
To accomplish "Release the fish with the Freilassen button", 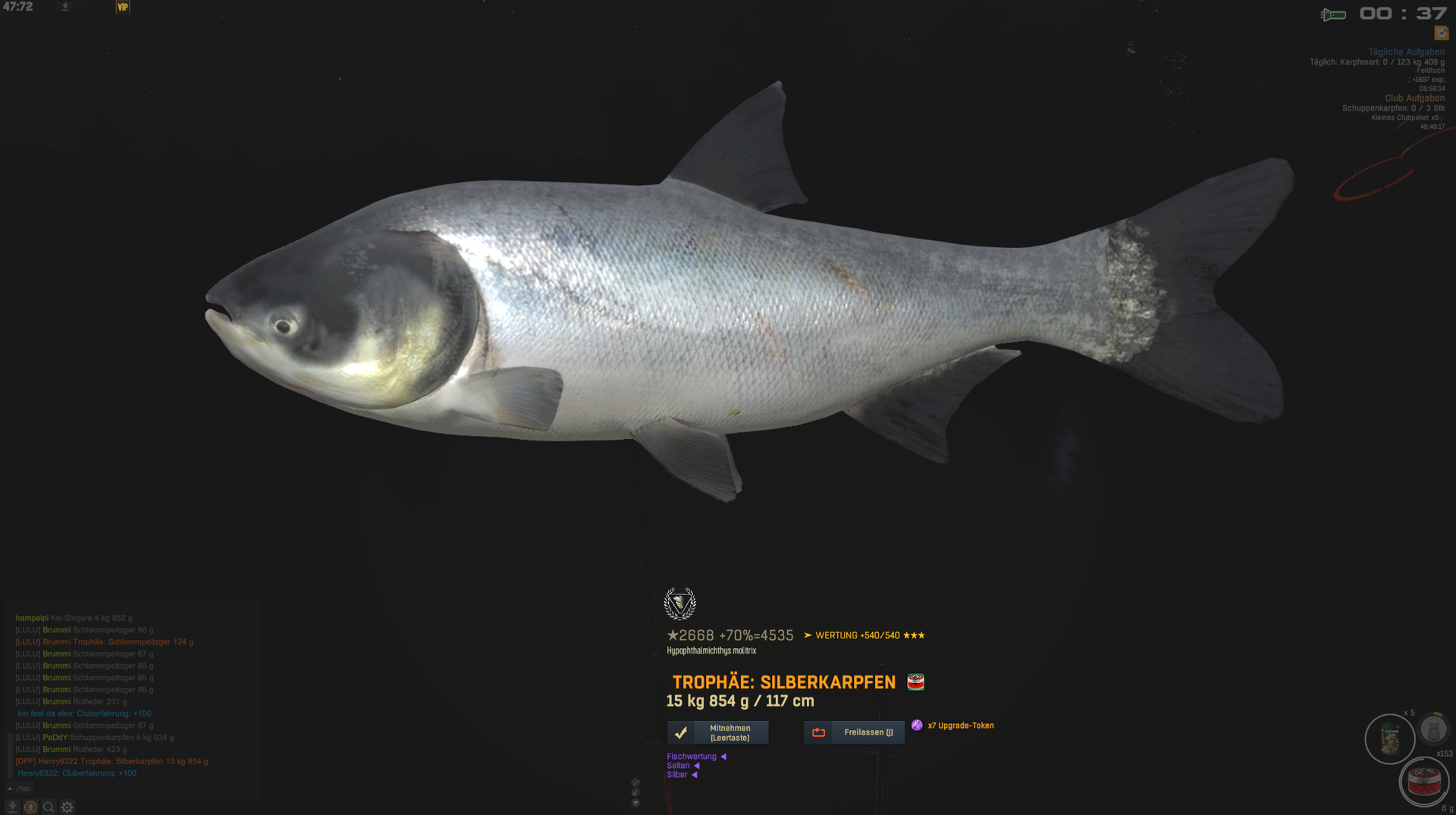I will point(854,732).
